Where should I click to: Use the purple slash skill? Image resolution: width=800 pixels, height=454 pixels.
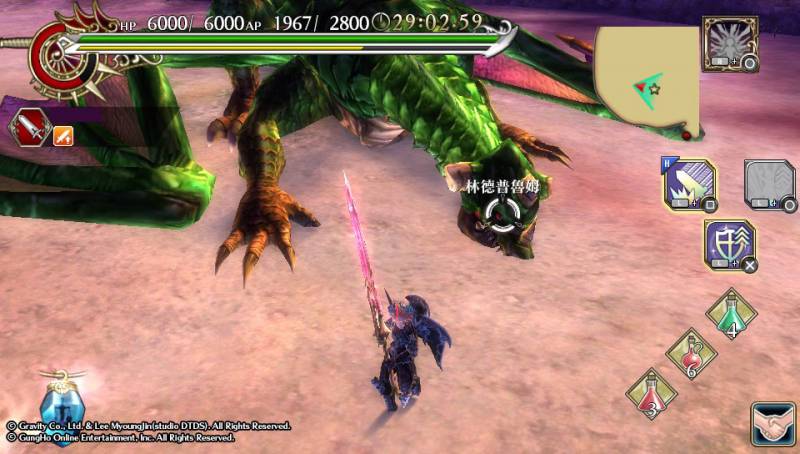pyautogui.click(x=687, y=185)
